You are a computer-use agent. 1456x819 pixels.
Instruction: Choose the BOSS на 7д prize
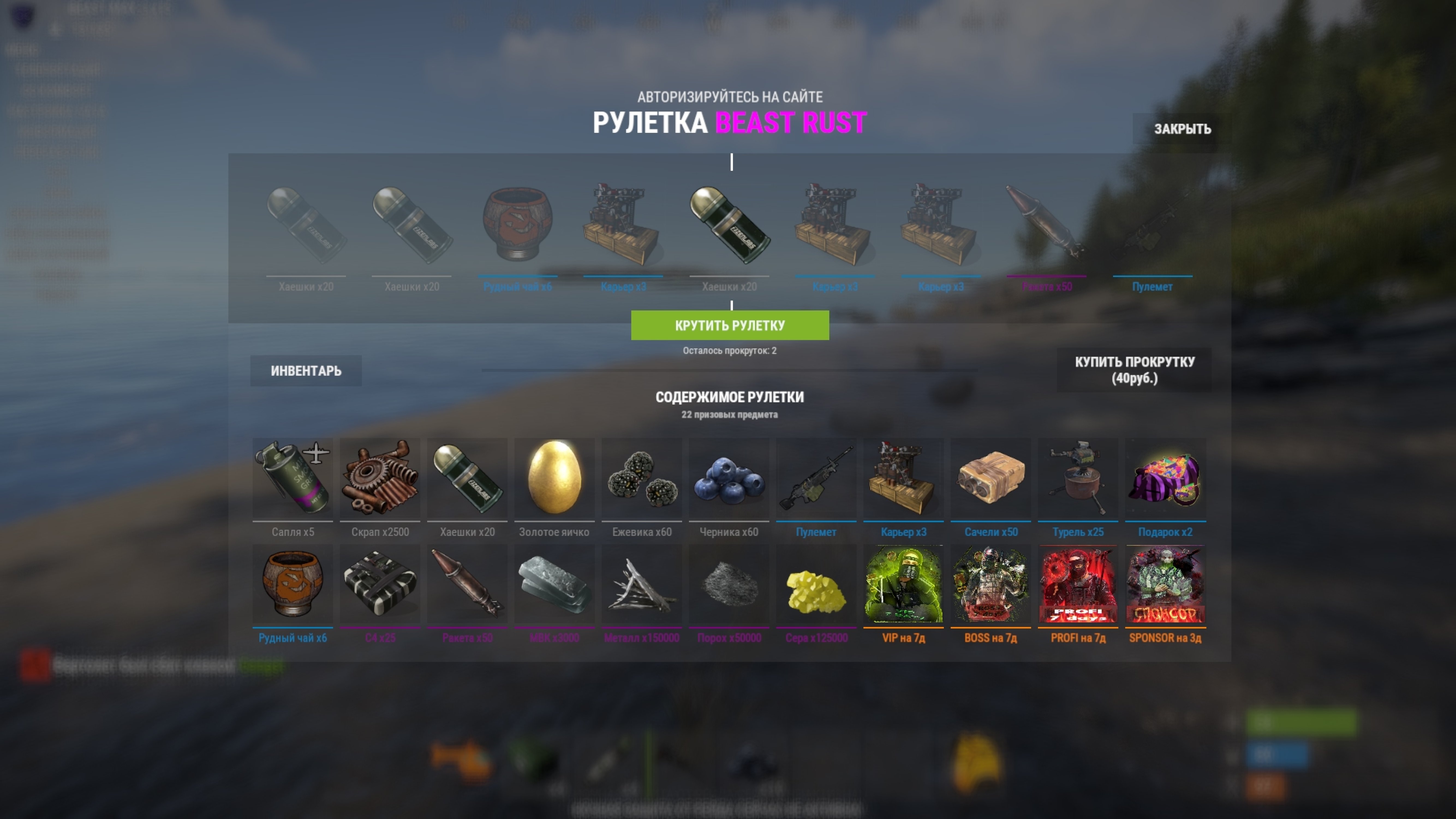click(991, 585)
